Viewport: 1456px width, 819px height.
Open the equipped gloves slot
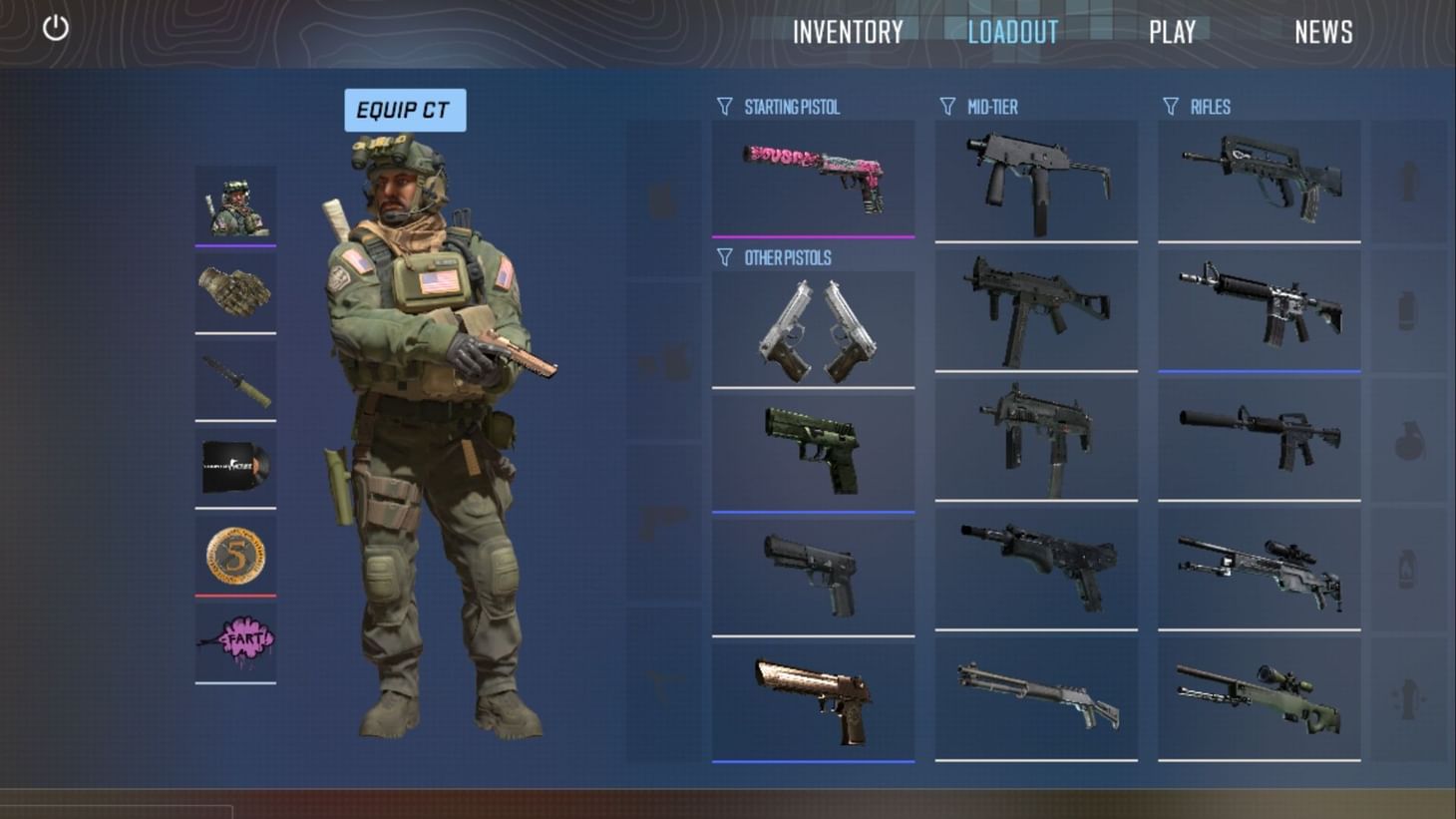click(235, 289)
